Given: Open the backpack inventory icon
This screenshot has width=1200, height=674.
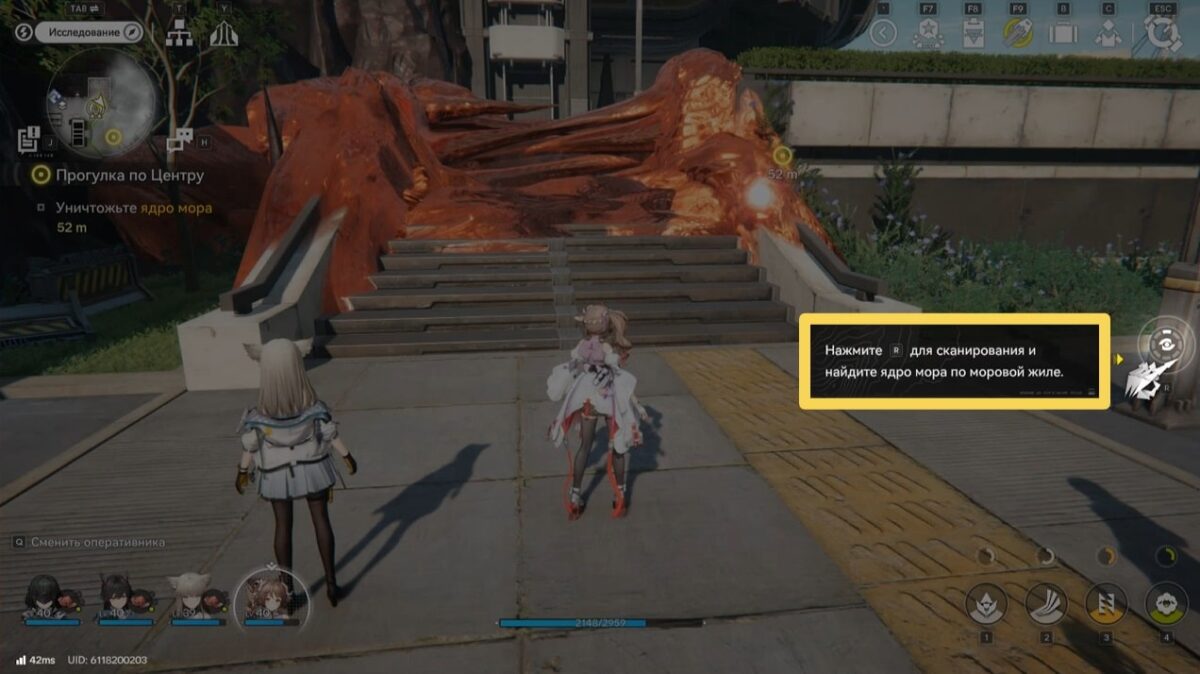Looking at the screenshot, I should pos(1062,34).
